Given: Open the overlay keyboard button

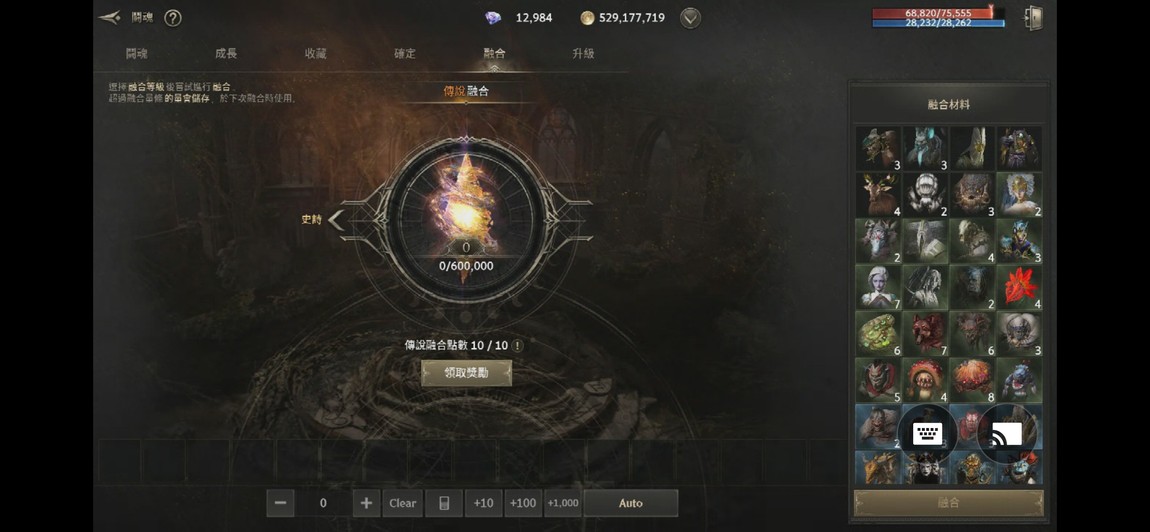Looking at the screenshot, I should click(x=927, y=433).
